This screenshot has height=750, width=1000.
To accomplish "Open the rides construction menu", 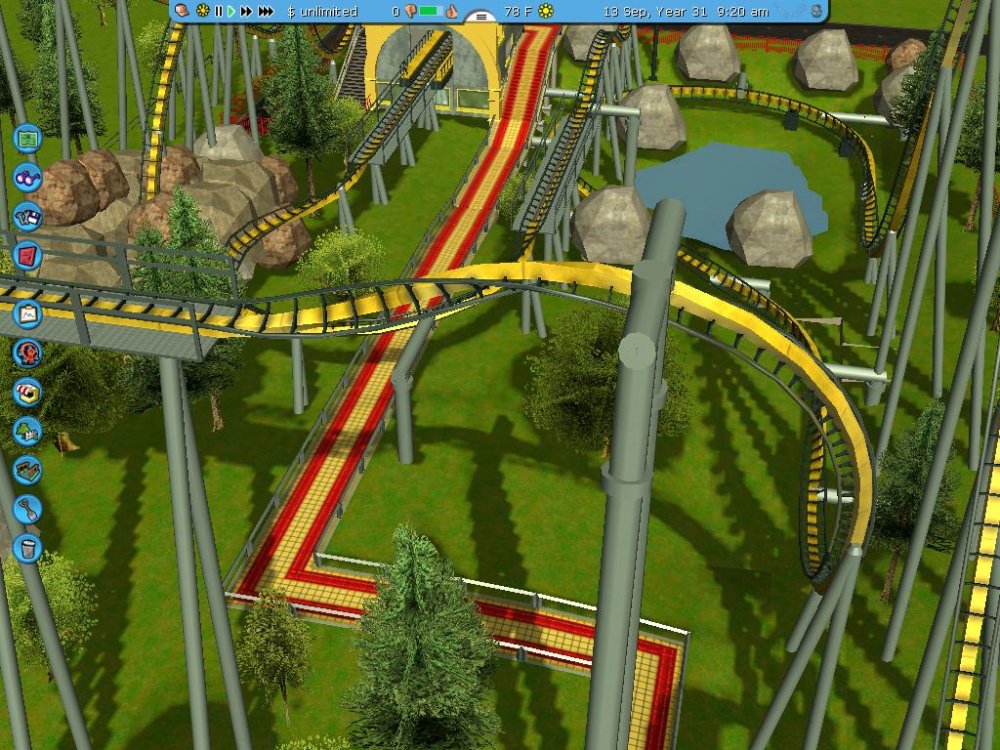I will (x=27, y=353).
